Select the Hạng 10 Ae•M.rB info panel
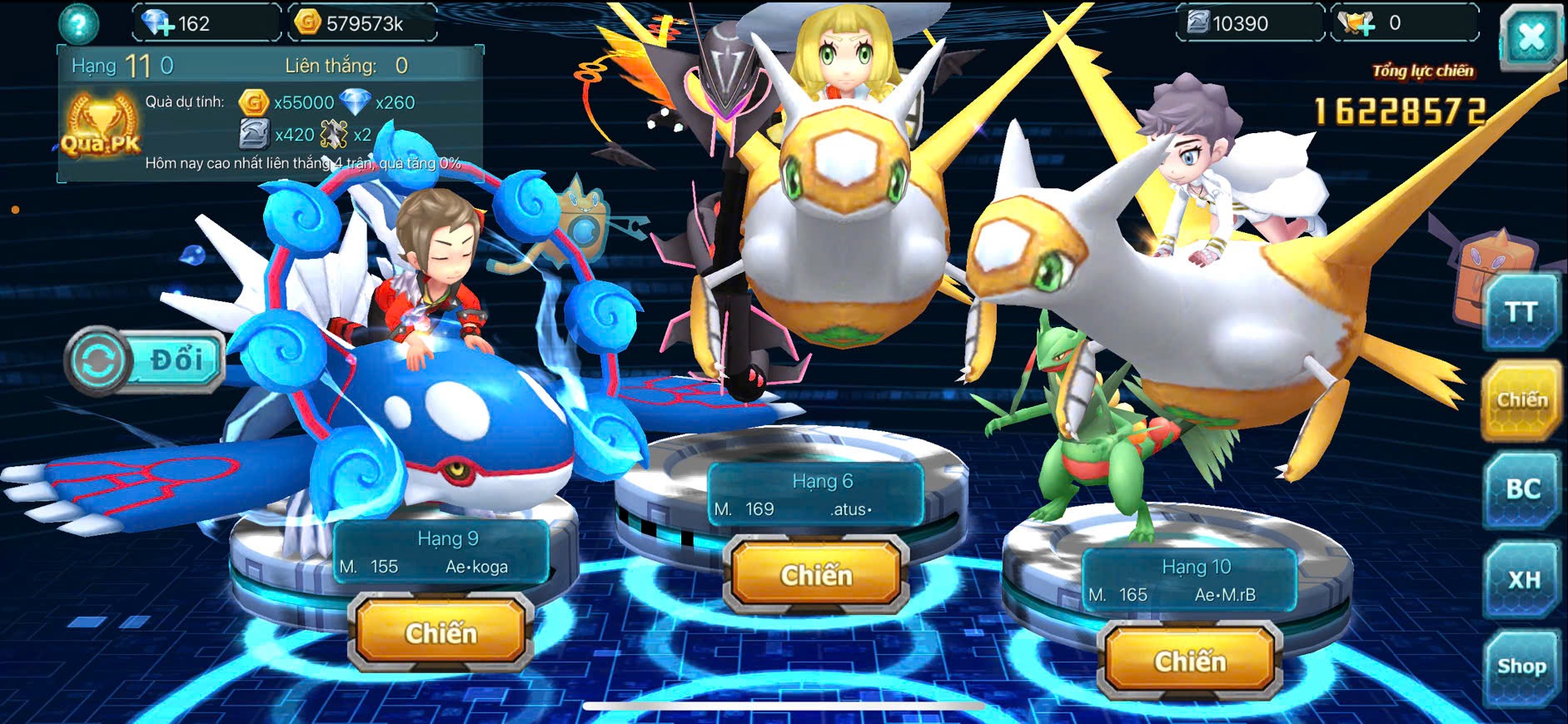The height and width of the screenshot is (724, 1568). click(1189, 581)
